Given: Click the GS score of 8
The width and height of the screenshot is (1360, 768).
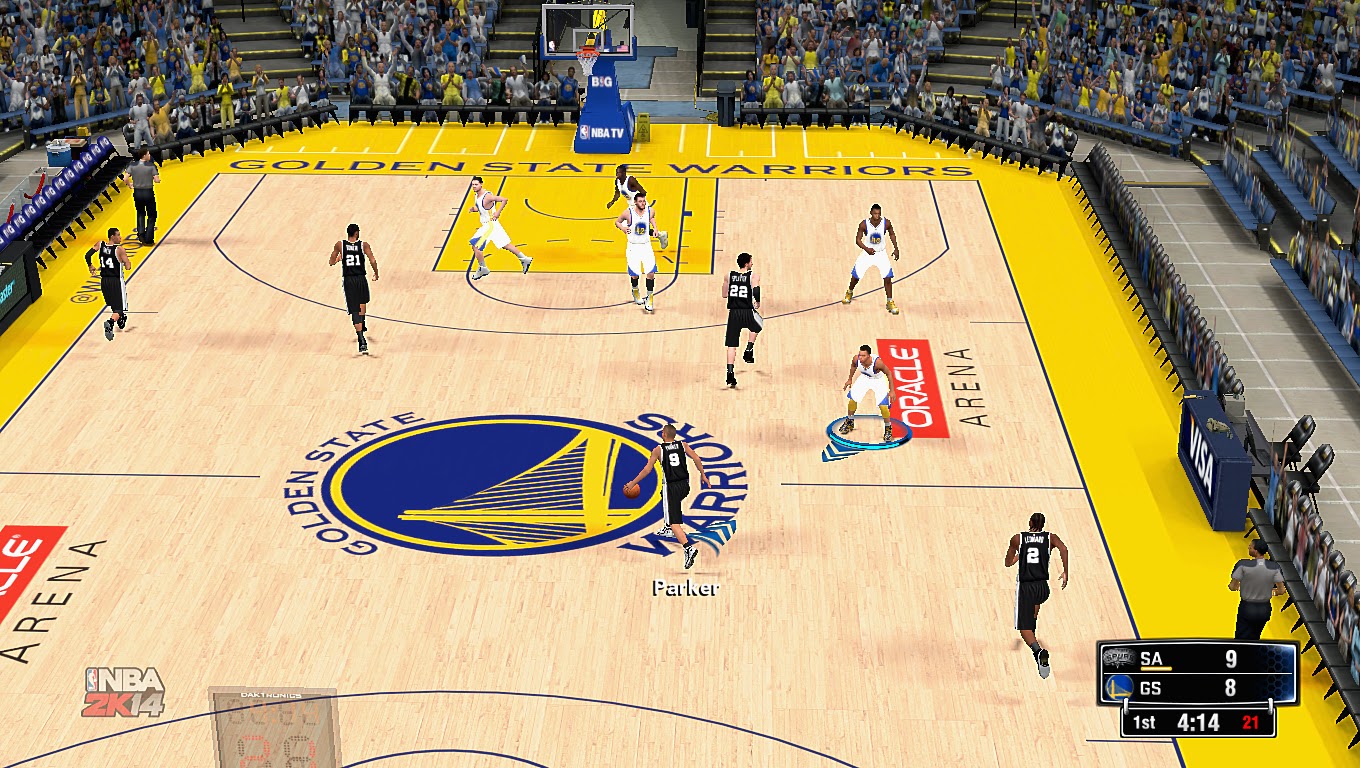Looking at the screenshot, I should click(x=1232, y=687).
